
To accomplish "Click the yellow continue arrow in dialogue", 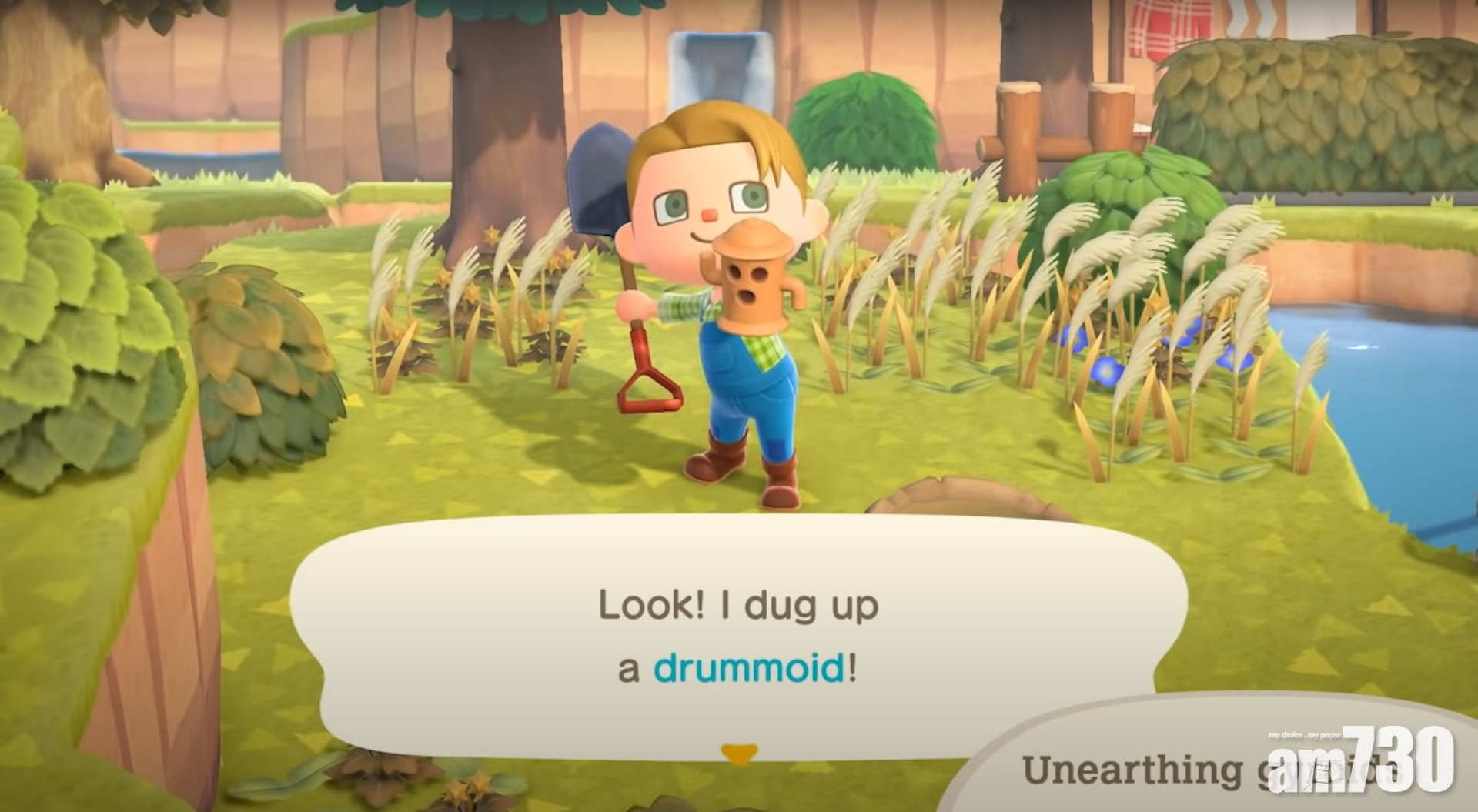I will click(x=738, y=754).
